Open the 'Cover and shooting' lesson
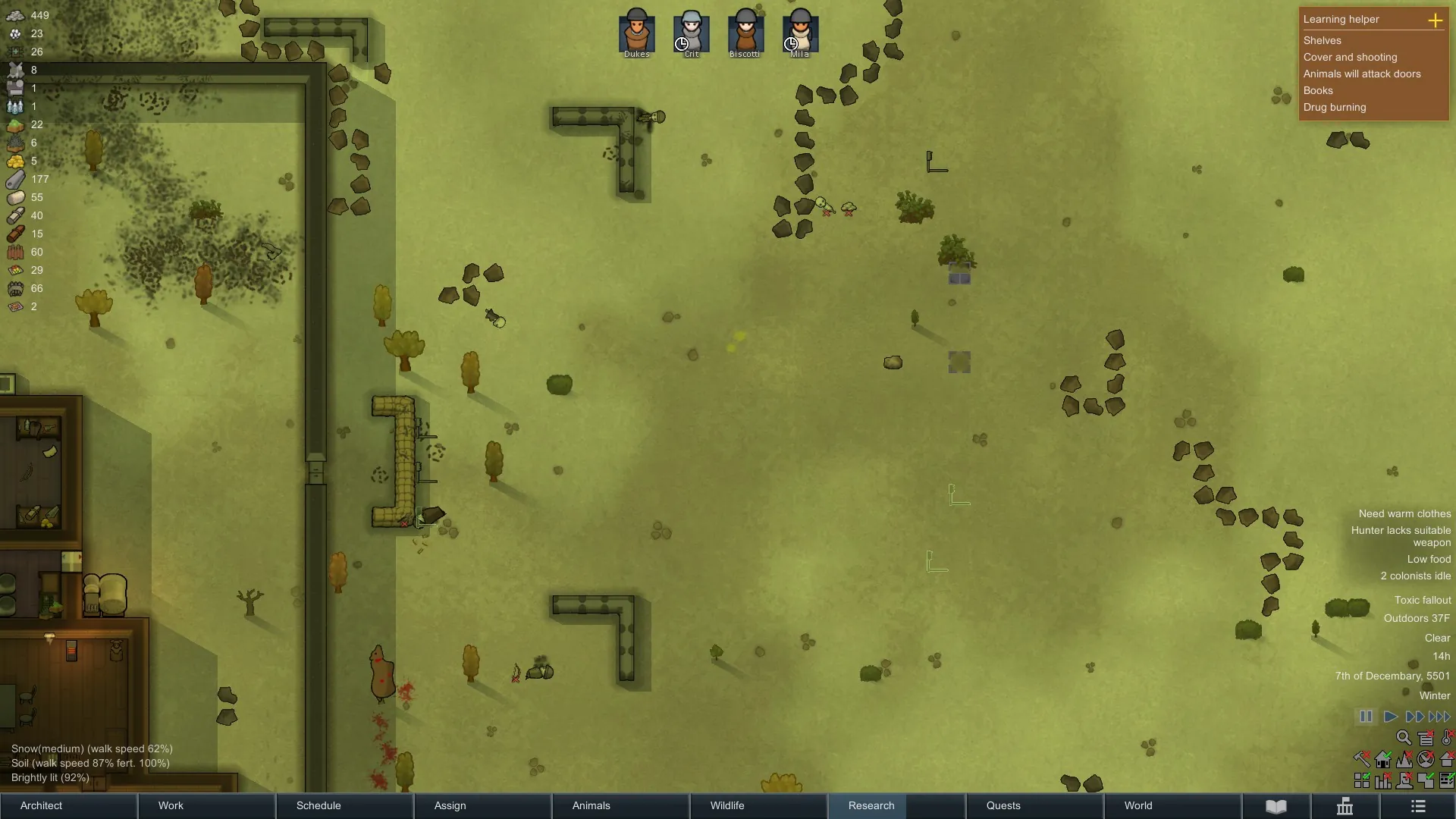This screenshot has height=819, width=1456. 1350,57
